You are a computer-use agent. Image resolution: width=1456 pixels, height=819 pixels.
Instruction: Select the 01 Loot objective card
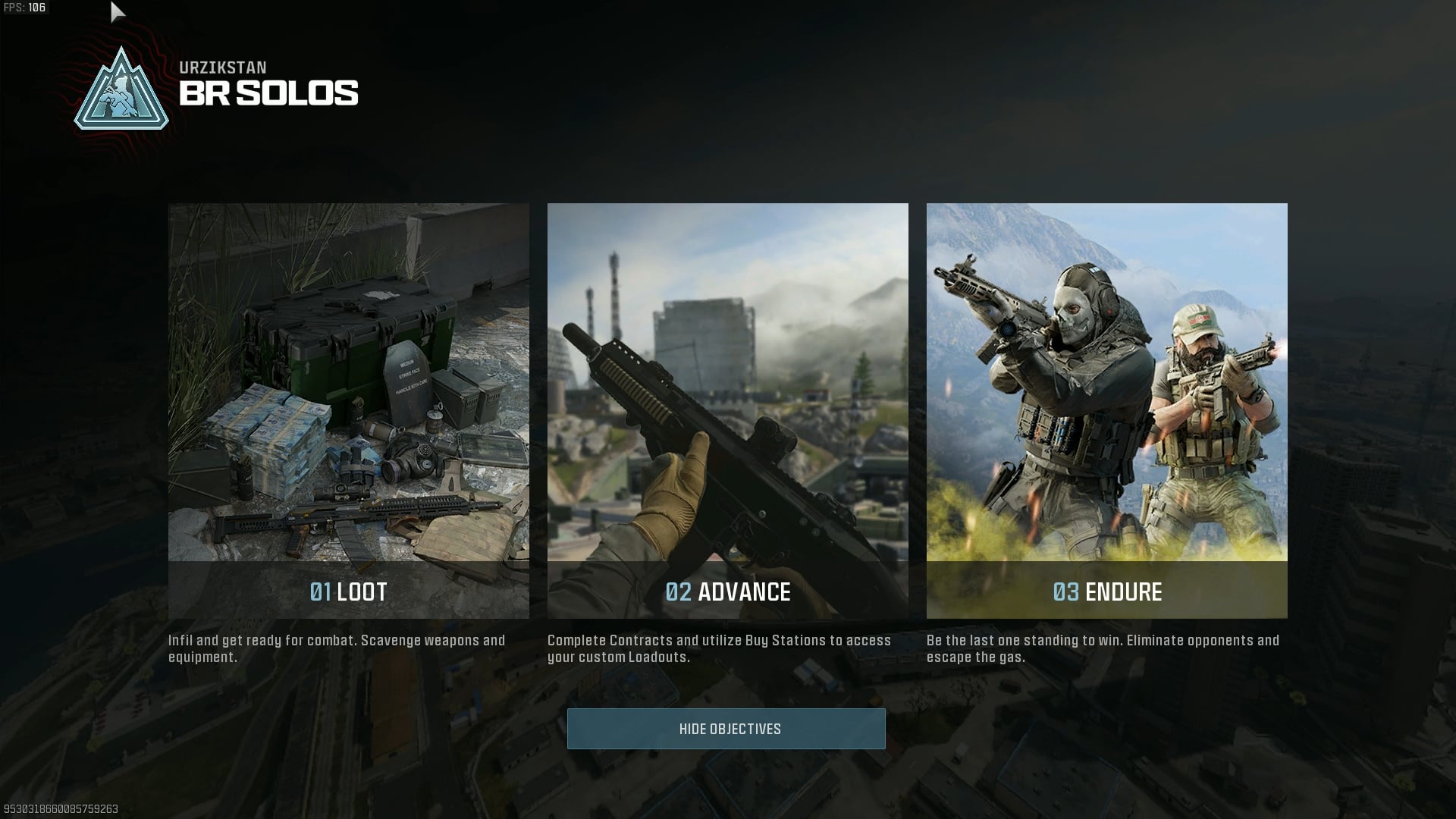tap(349, 409)
